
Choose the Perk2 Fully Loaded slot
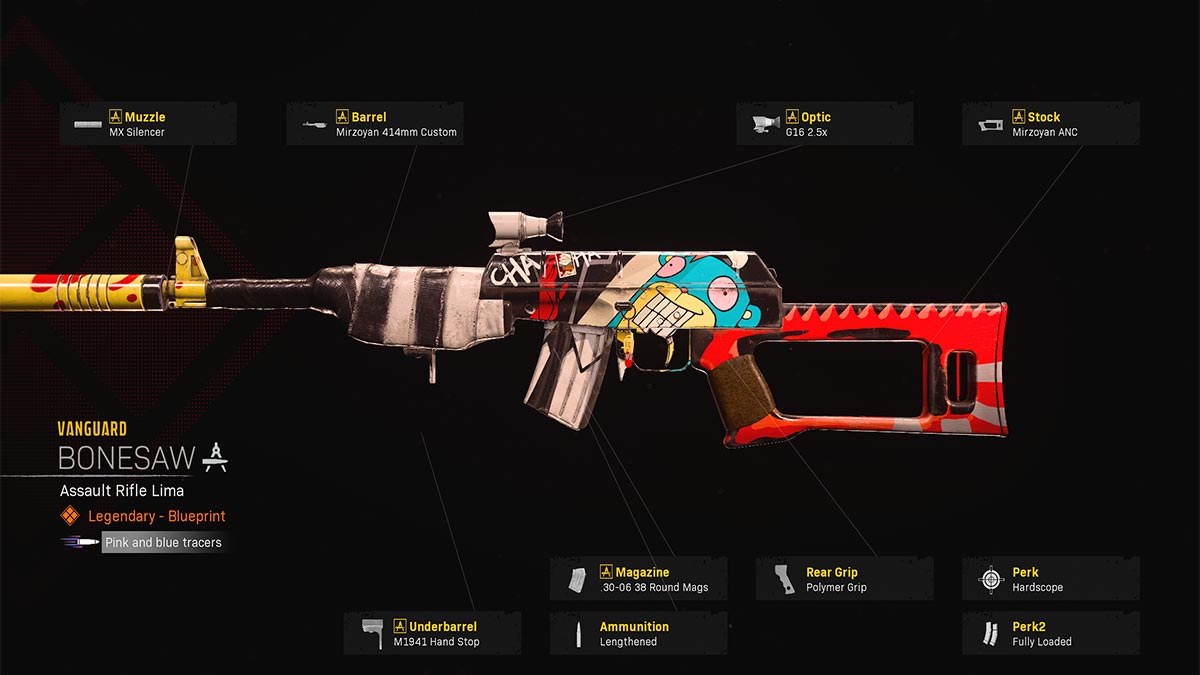(x=1050, y=634)
